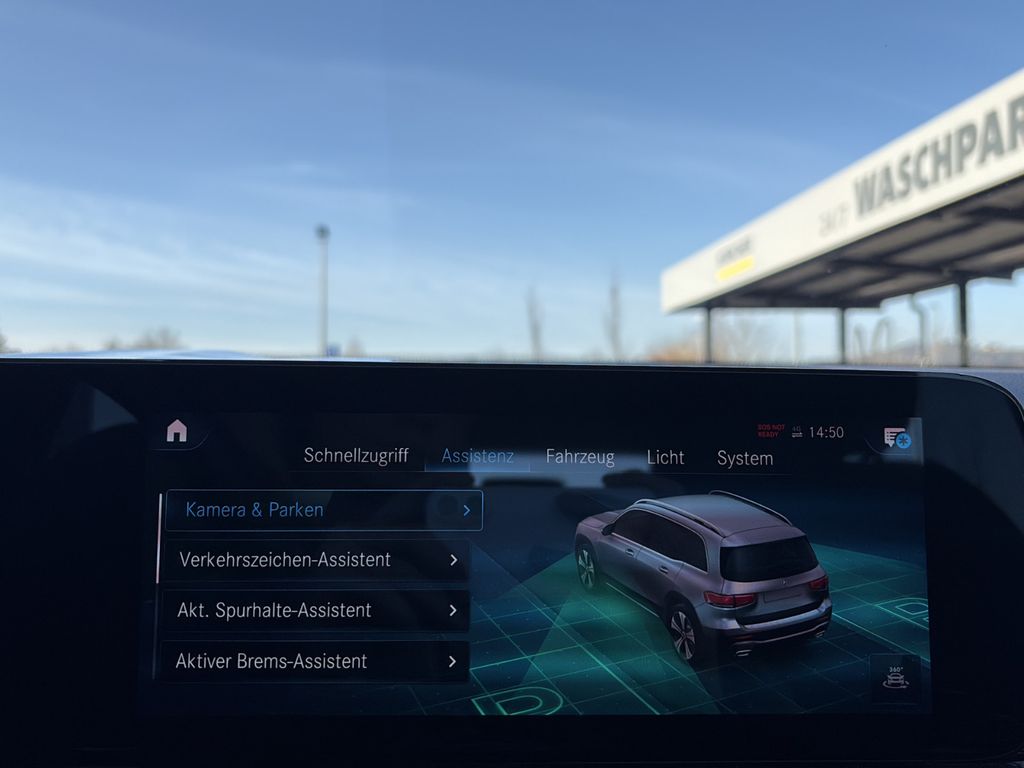This screenshot has width=1024, height=768.
Task: Activate the 360° camera view icon
Action: [895, 677]
